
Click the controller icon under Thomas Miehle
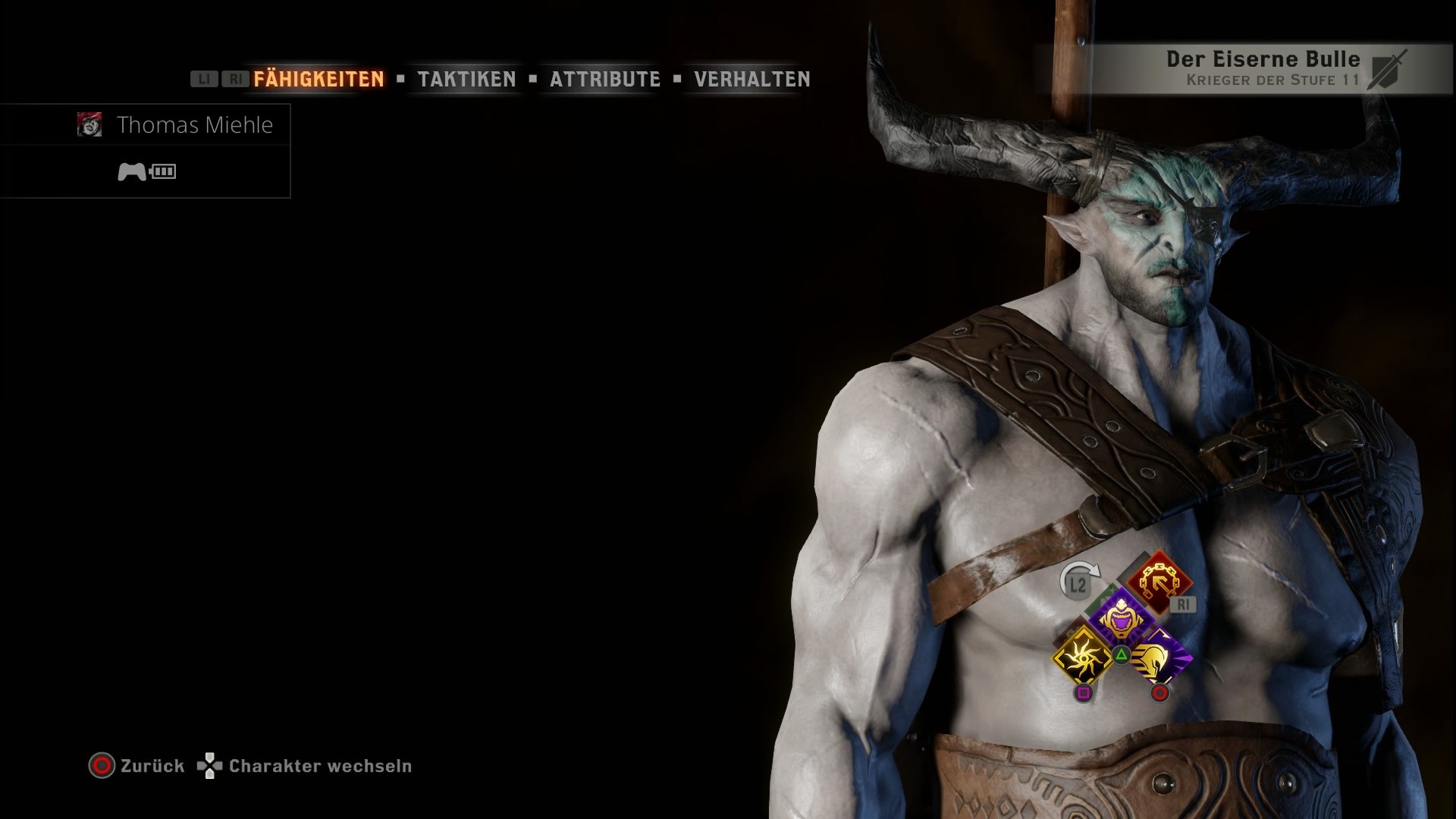click(133, 171)
